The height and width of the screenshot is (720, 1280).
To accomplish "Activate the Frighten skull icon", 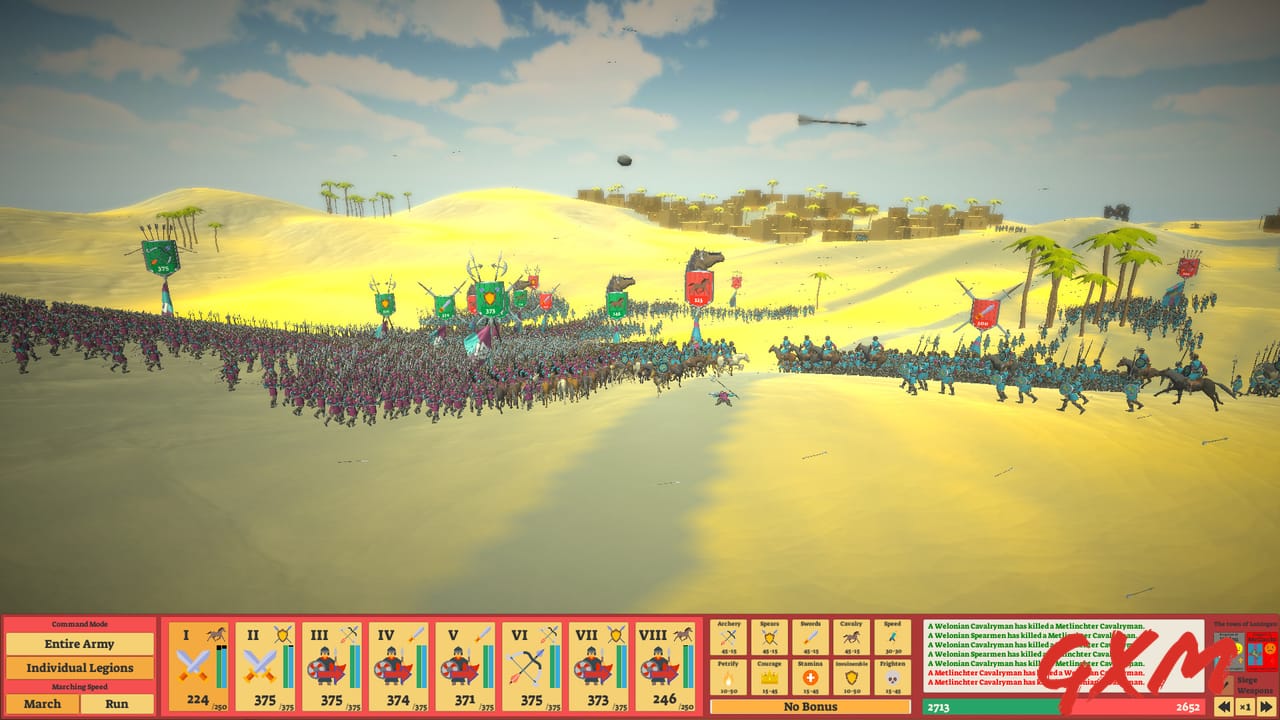I will point(891,677).
